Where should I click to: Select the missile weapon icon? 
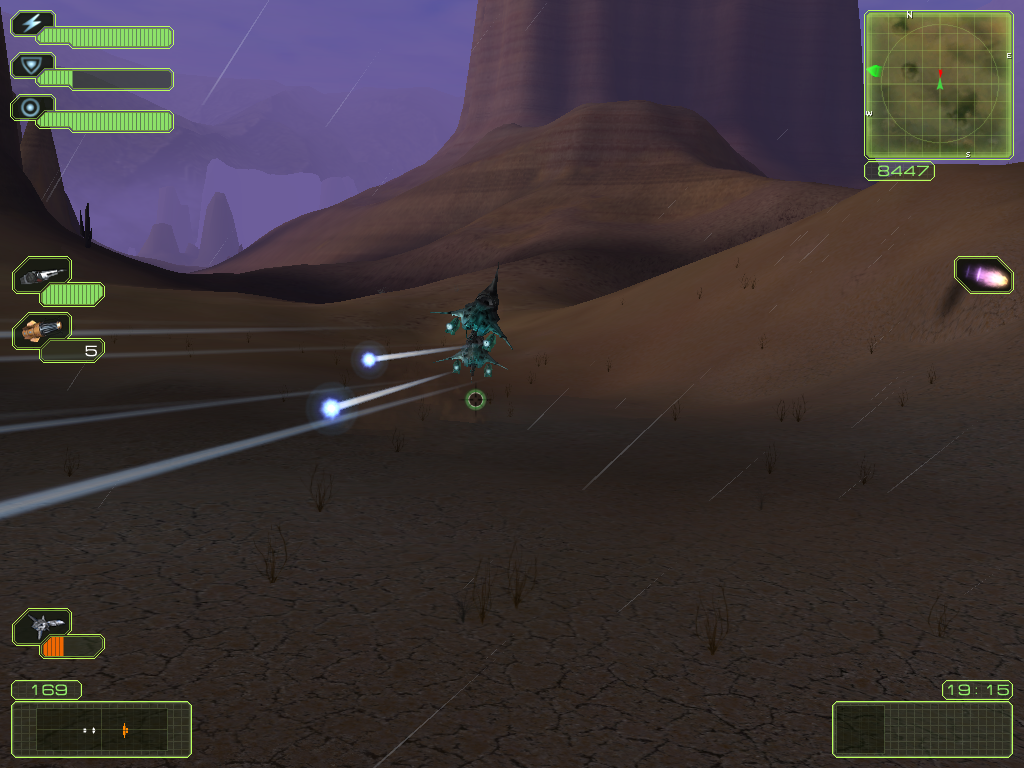pyautogui.click(x=42, y=330)
